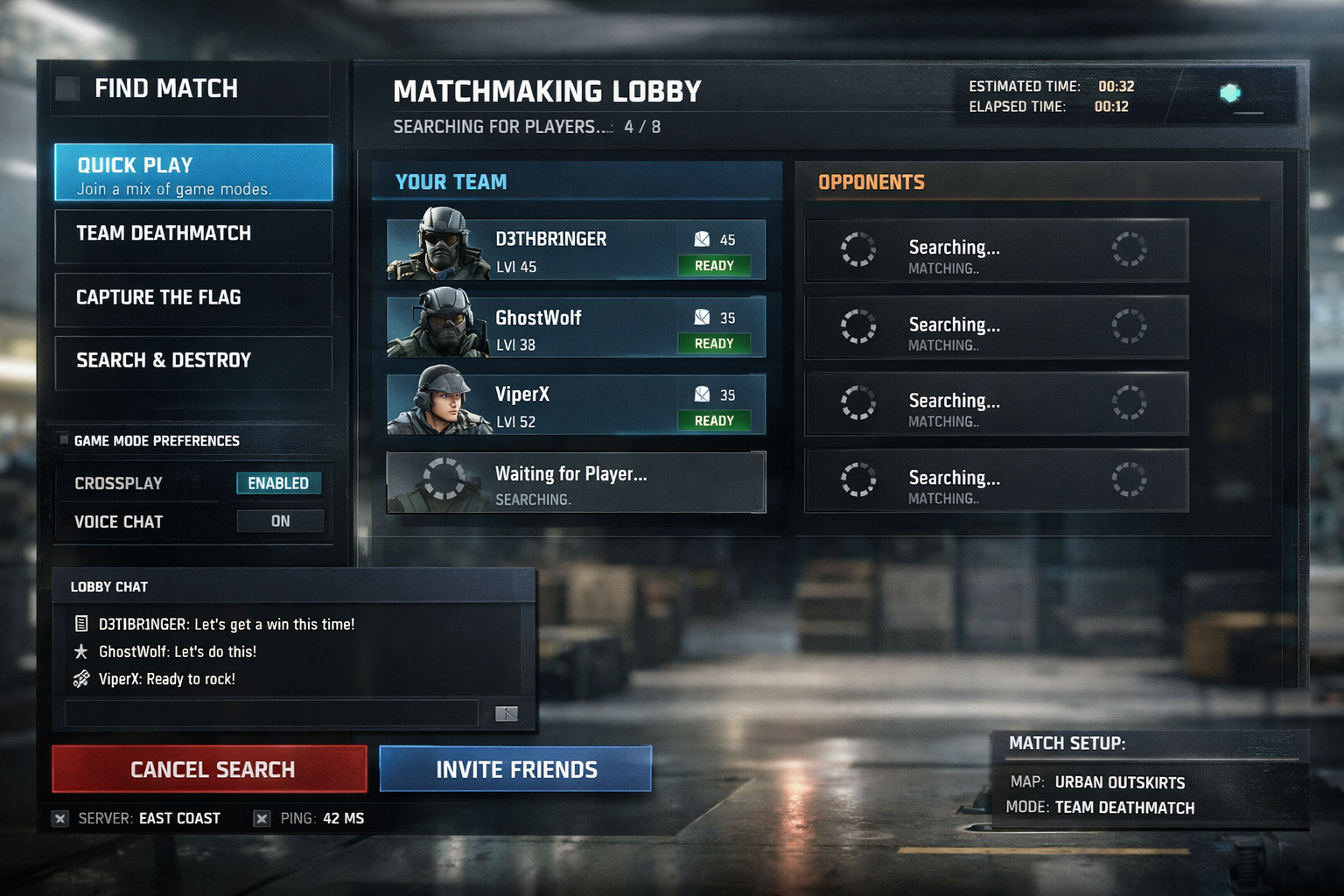View GhostWolf's player row
The height and width of the screenshot is (896, 1344).
(x=576, y=327)
